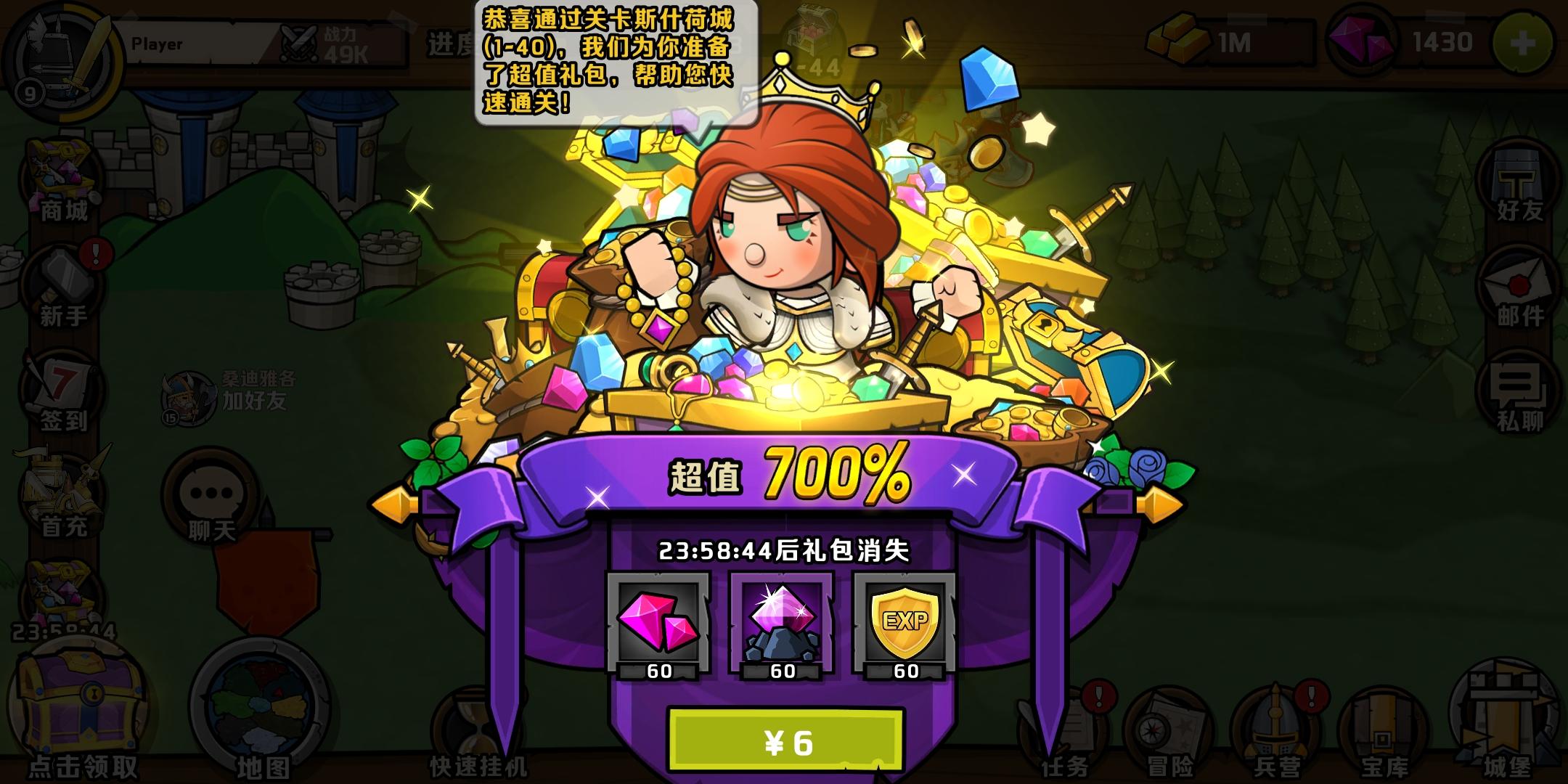Start 快速挂机 quick idle mode
Image resolution: width=1568 pixels, height=784 pixels.
point(479,719)
